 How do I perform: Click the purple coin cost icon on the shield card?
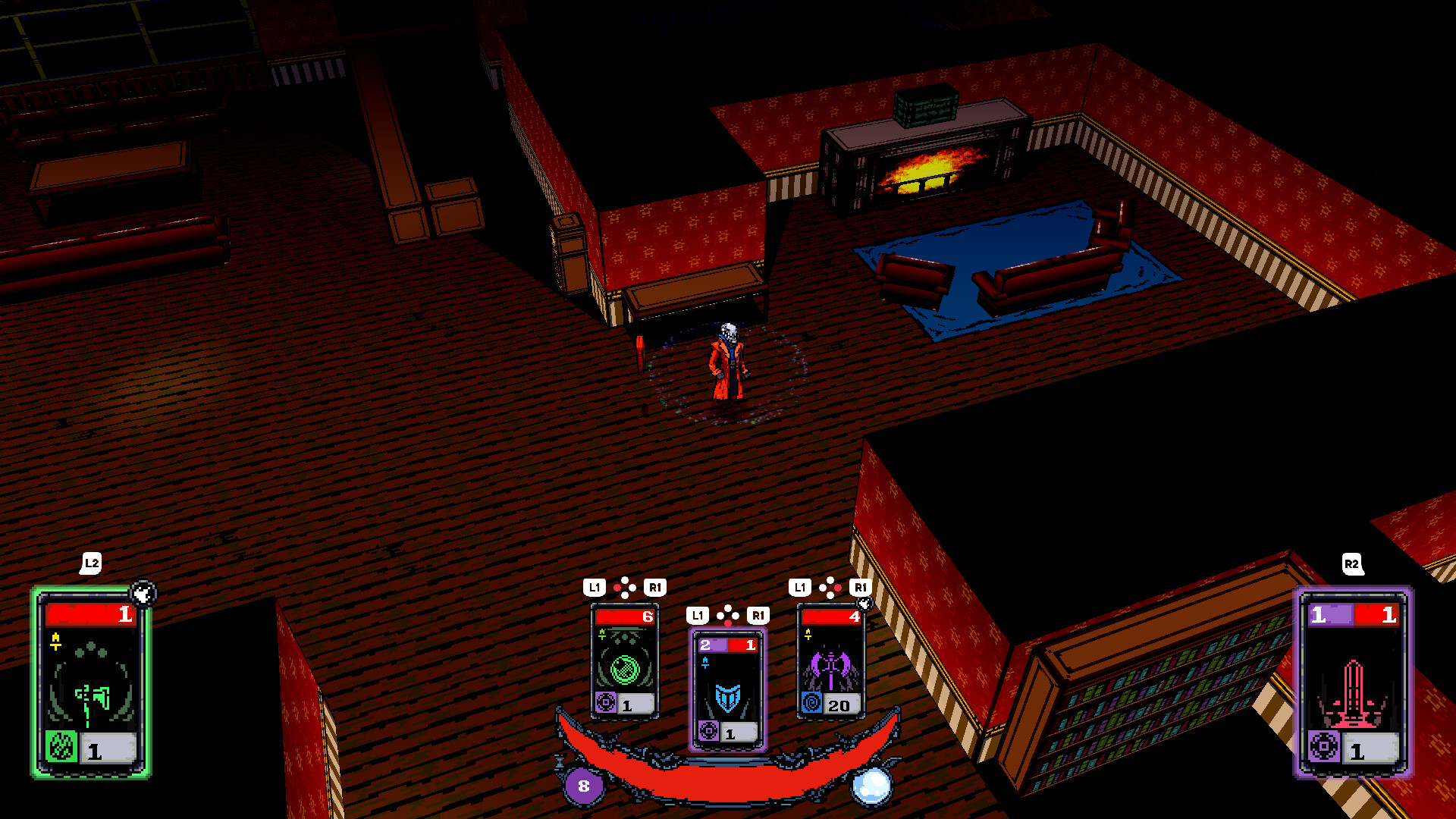709,732
